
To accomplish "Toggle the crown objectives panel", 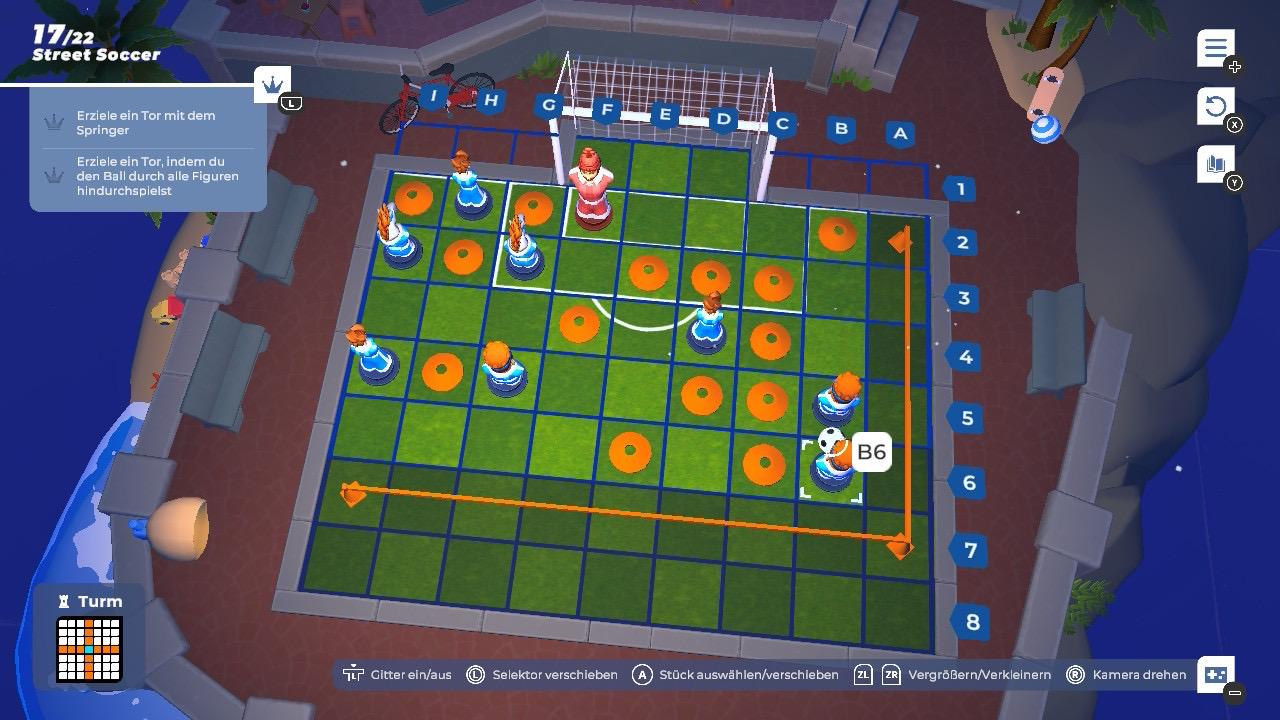I will point(272,85).
